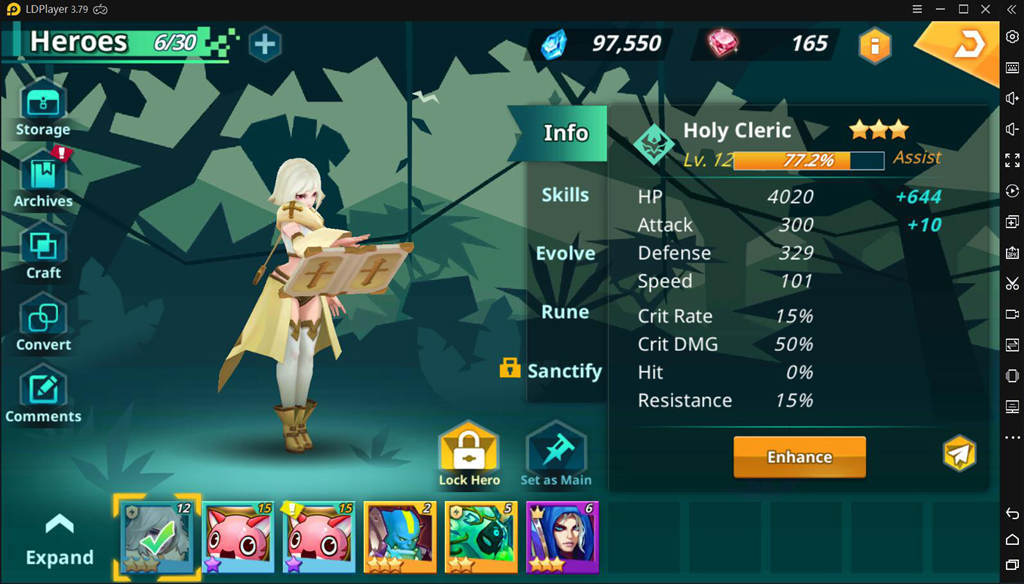Open the Archives book icon
This screenshot has height=584, width=1024.
click(43, 178)
